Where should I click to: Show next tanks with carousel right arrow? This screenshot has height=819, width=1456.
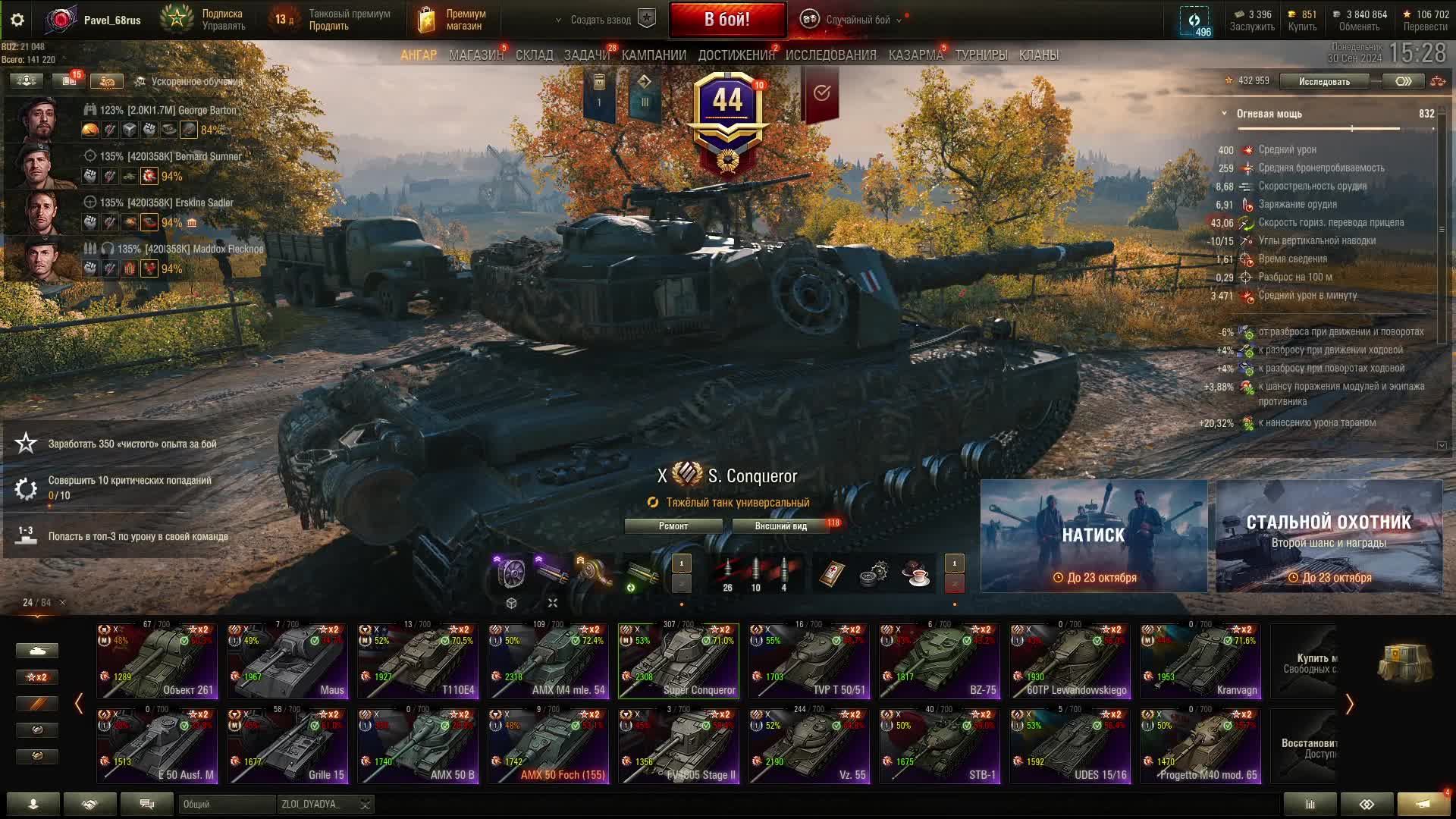click(1349, 704)
